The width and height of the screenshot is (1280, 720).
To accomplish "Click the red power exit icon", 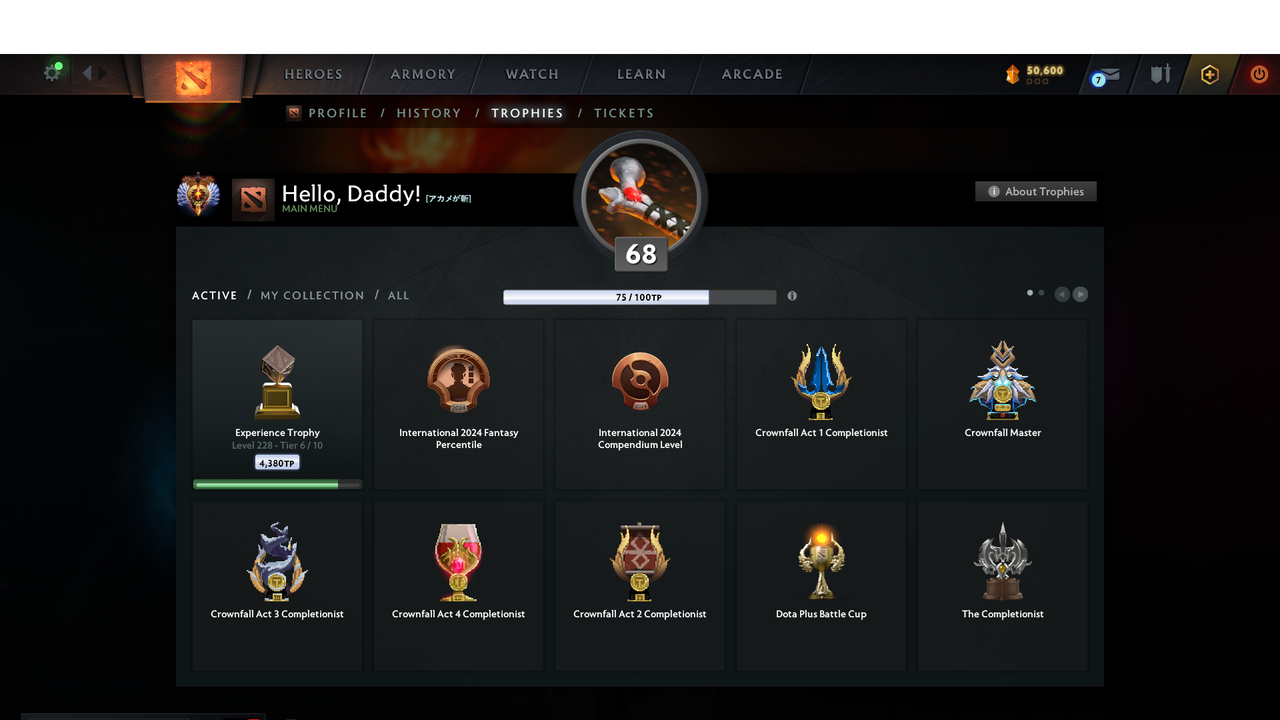I will [1258, 74].
